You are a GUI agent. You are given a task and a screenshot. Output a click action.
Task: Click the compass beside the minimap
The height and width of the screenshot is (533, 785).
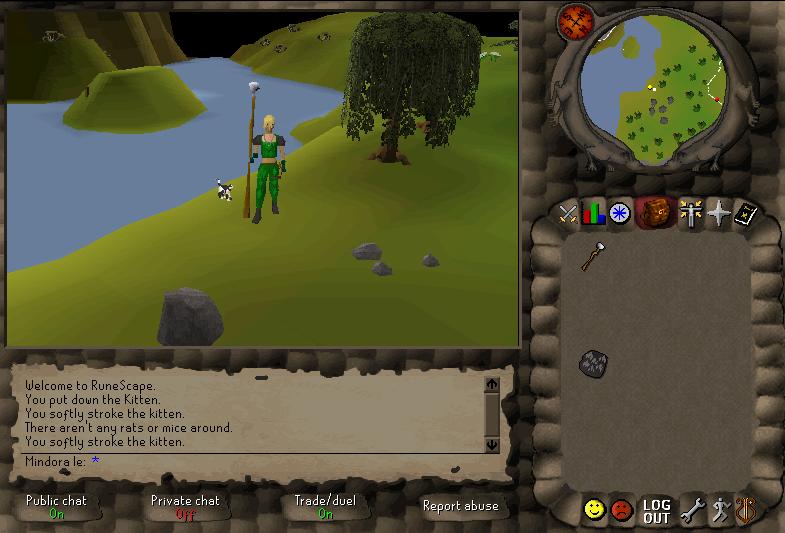(576, 19)
